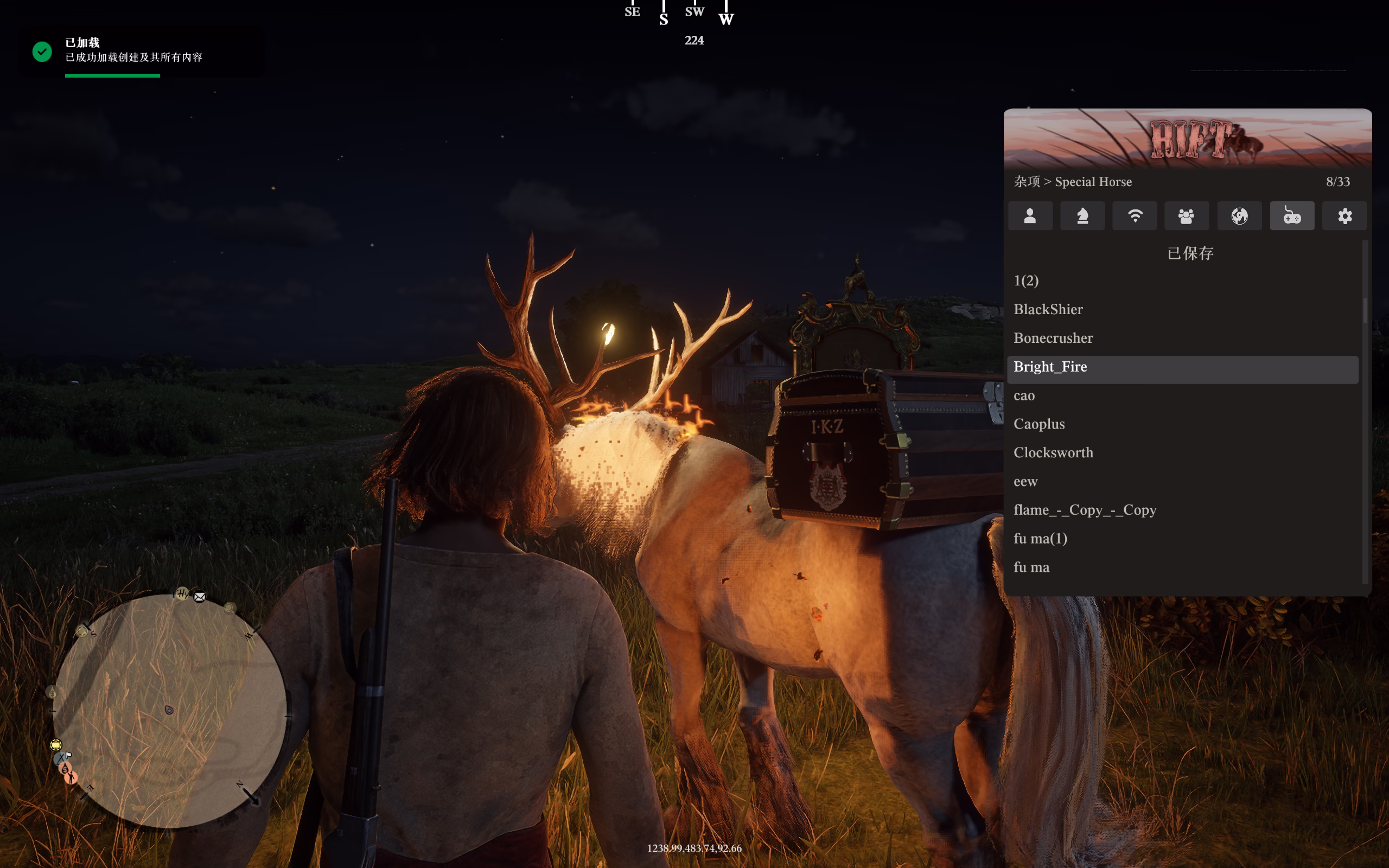The image size is (1389, 868).
Task: Choose the Bonecrusher entry
Action: (x=1053, y=338)
